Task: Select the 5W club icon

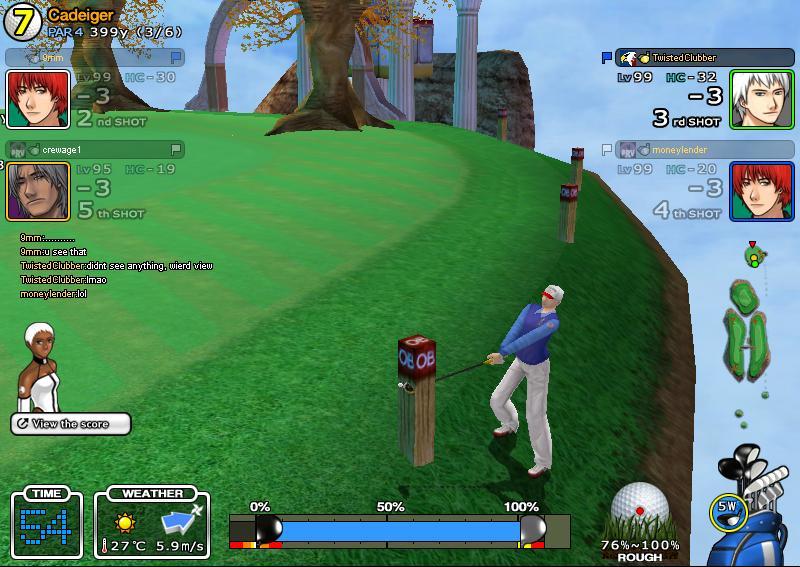Action: click(729, 510)
